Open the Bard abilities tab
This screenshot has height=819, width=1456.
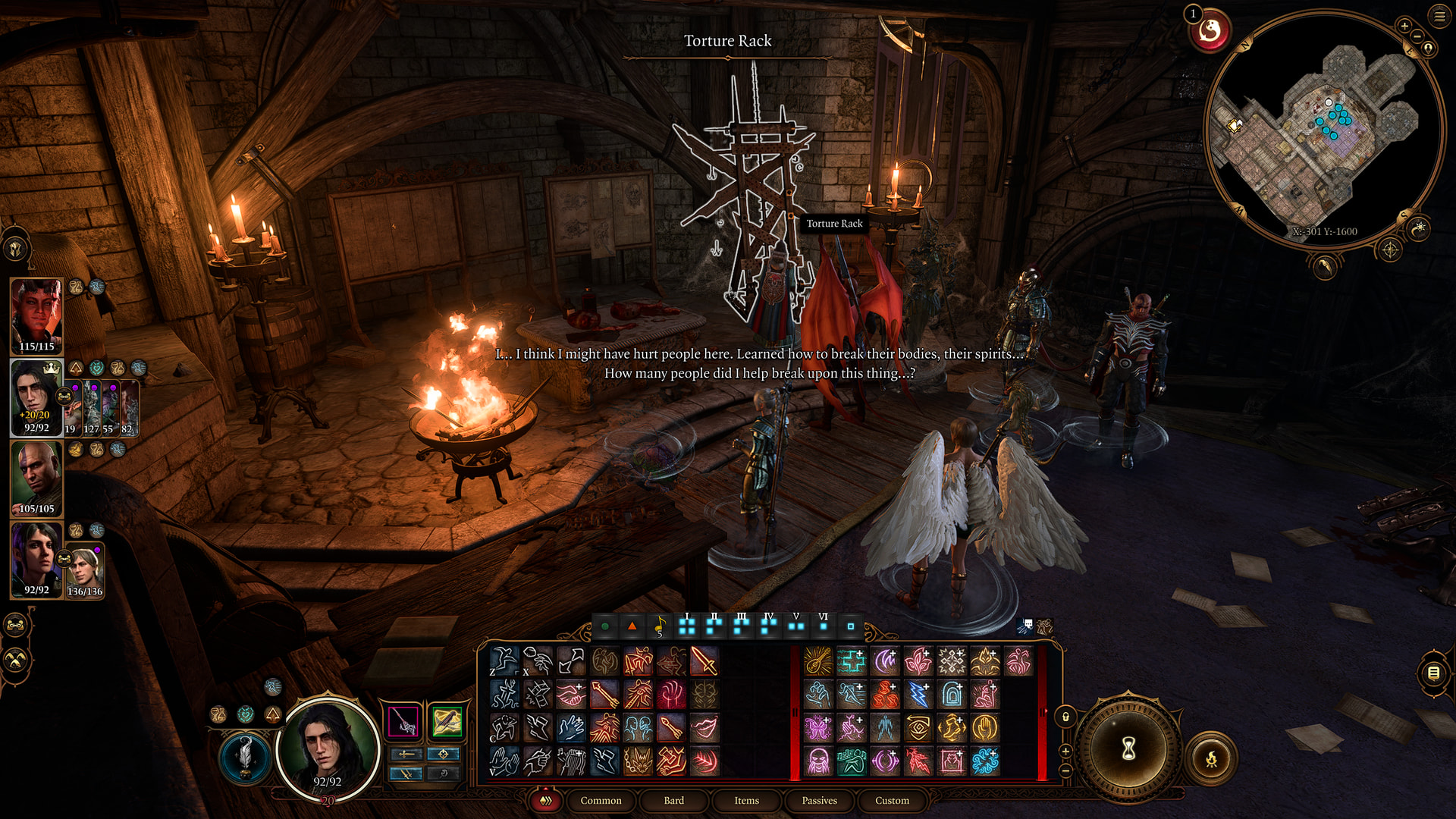click(673, 800)
